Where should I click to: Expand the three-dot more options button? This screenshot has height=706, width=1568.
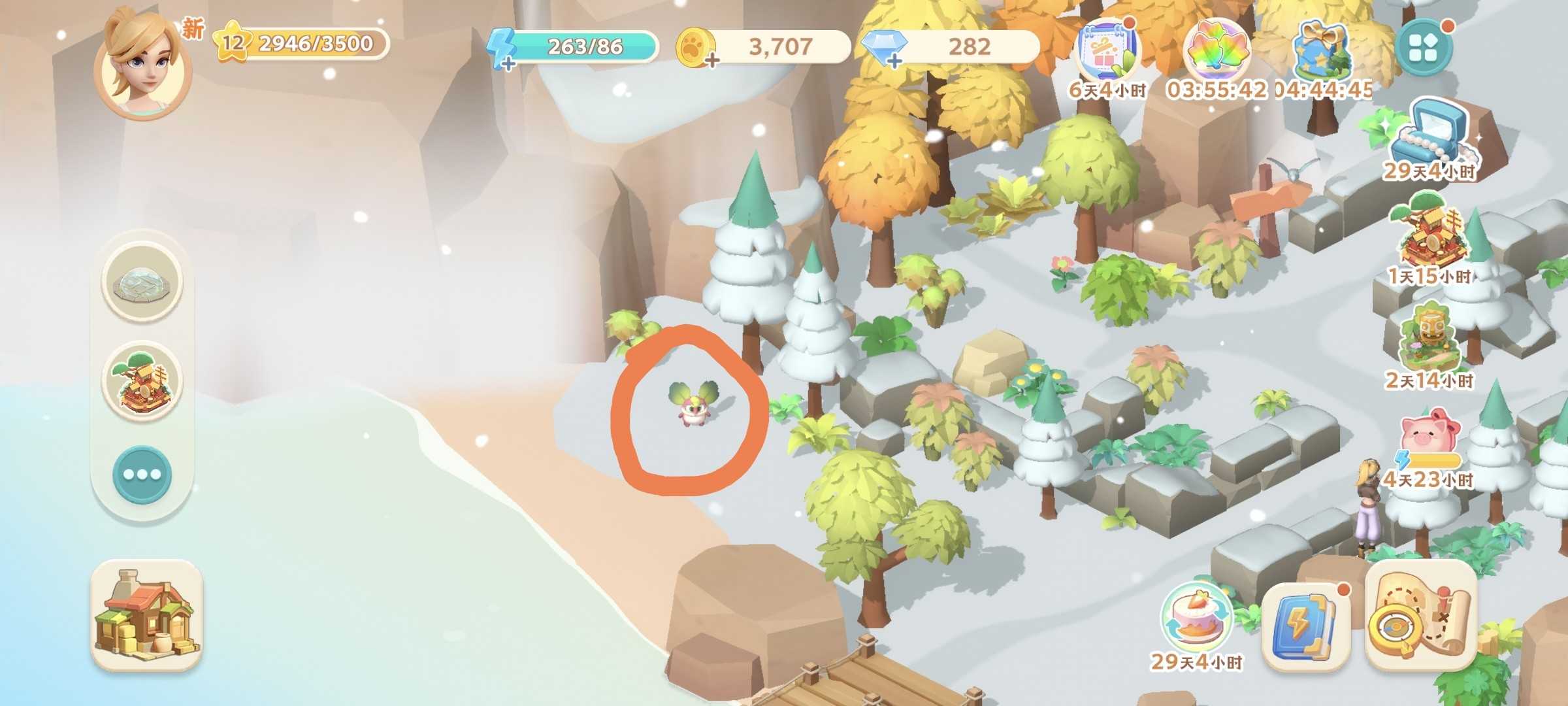tap(142, 475)
